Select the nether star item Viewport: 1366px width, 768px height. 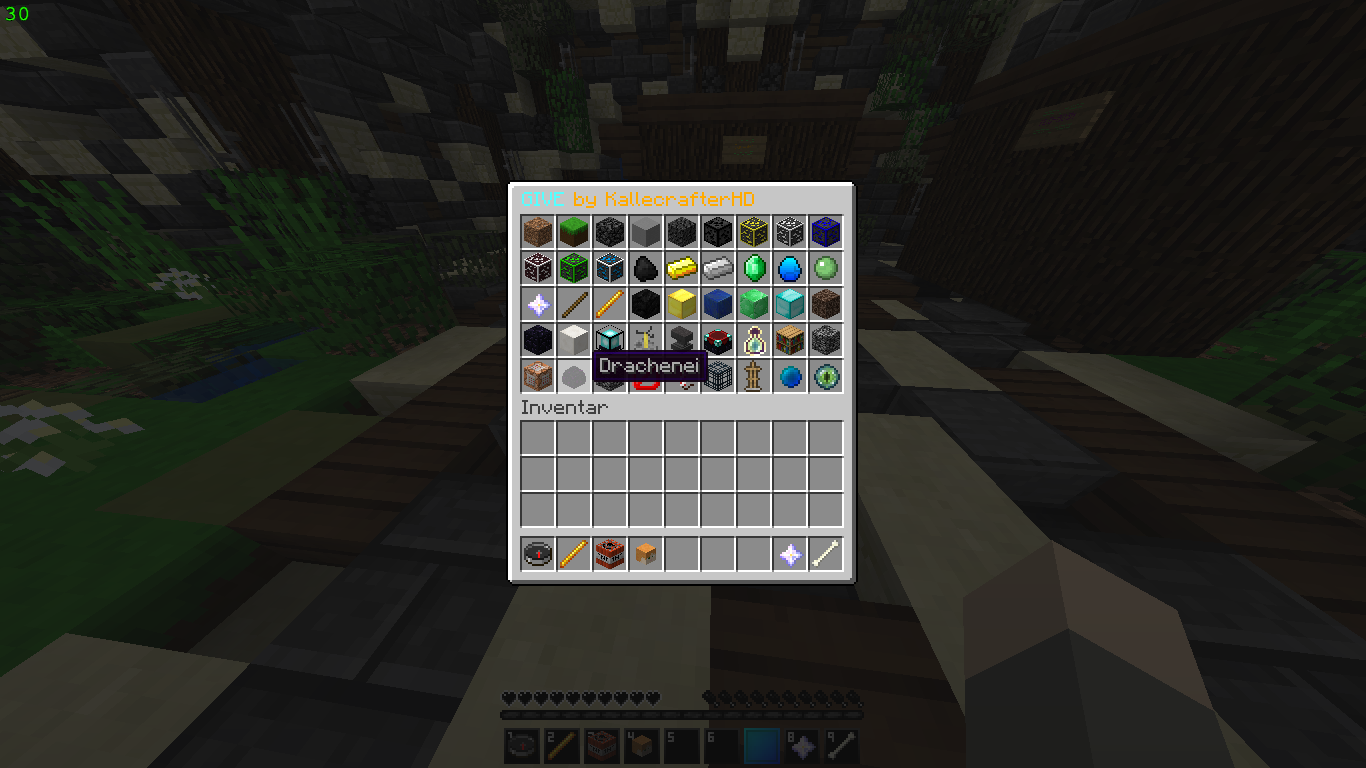[538, 304]
